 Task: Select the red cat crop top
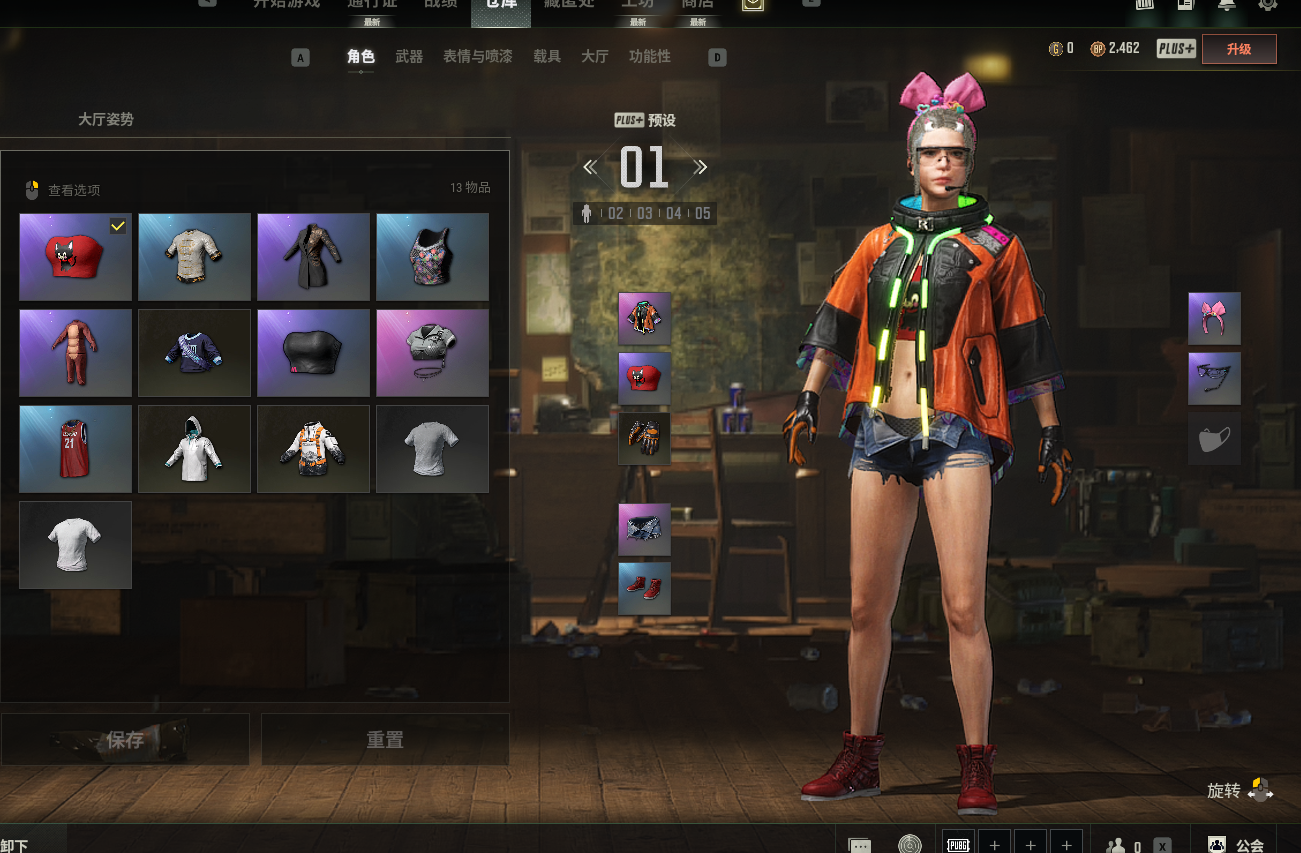pos(76,257)
